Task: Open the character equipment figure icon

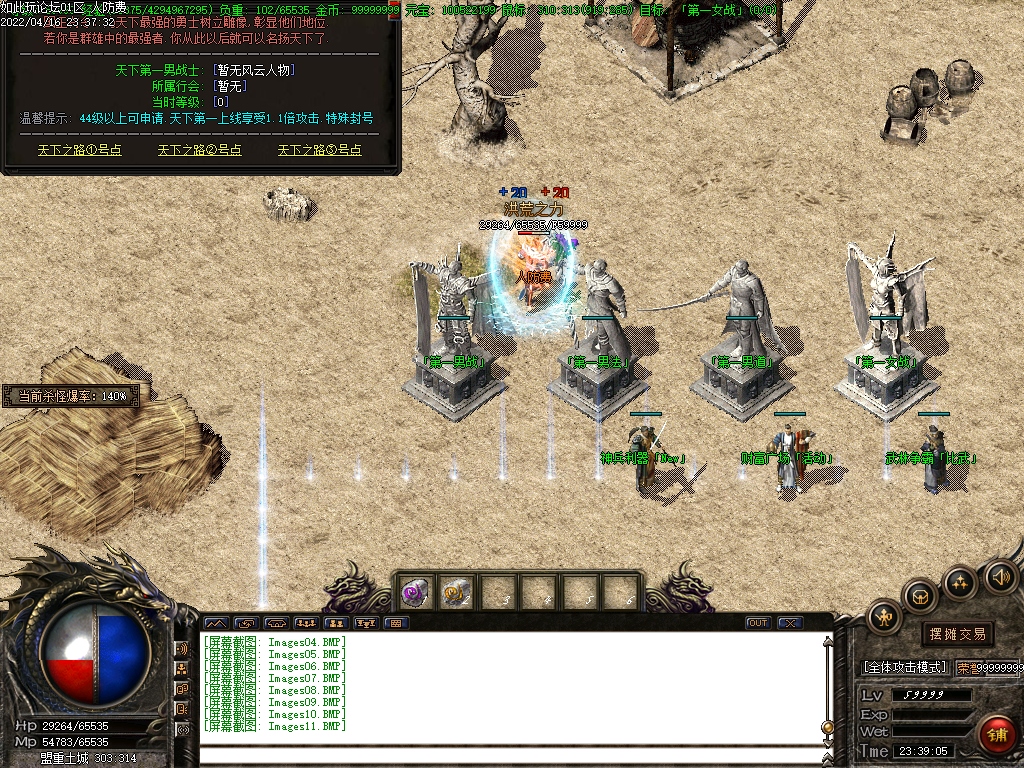Action: click(x=885, y=617)
